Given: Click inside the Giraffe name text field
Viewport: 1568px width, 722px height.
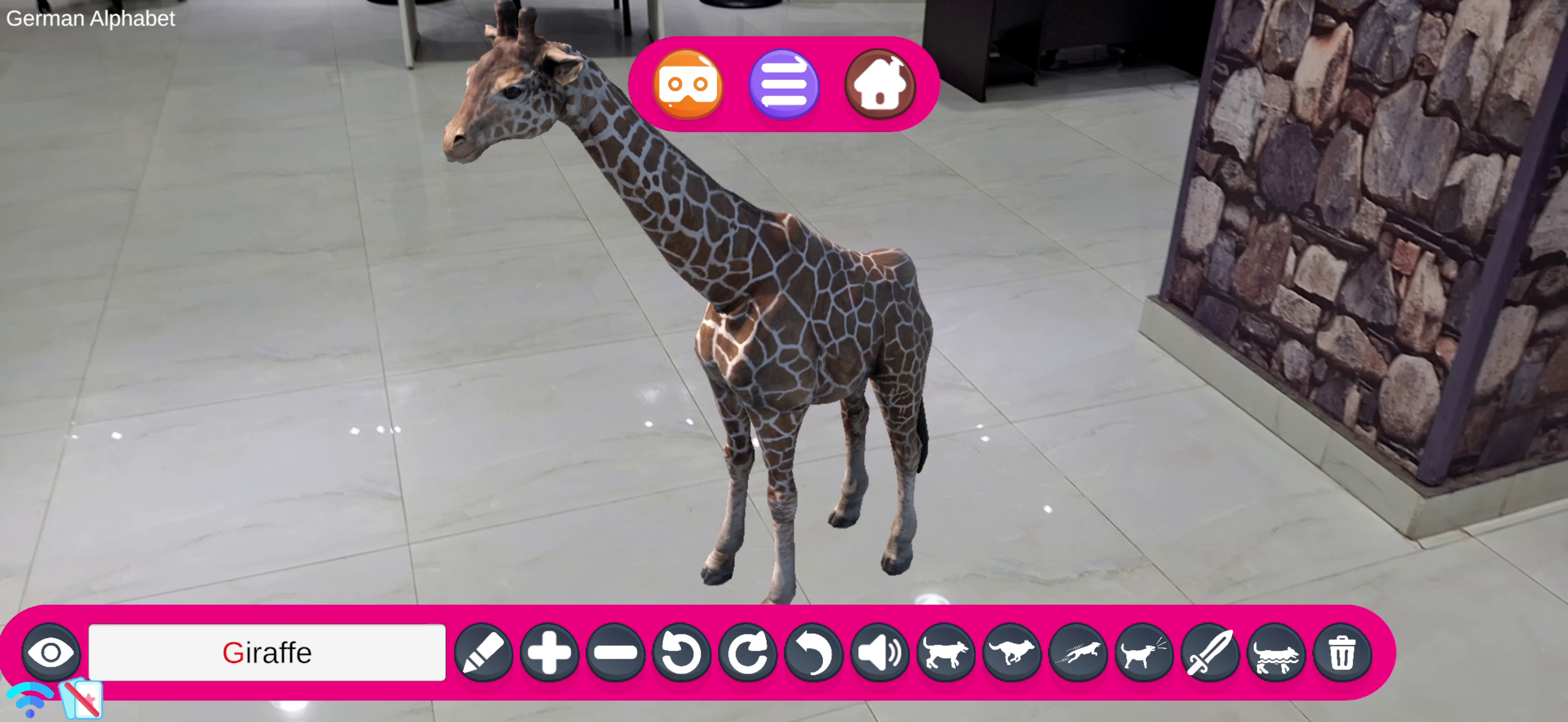Looking at the screenshot, I should (x=267, y=653).
